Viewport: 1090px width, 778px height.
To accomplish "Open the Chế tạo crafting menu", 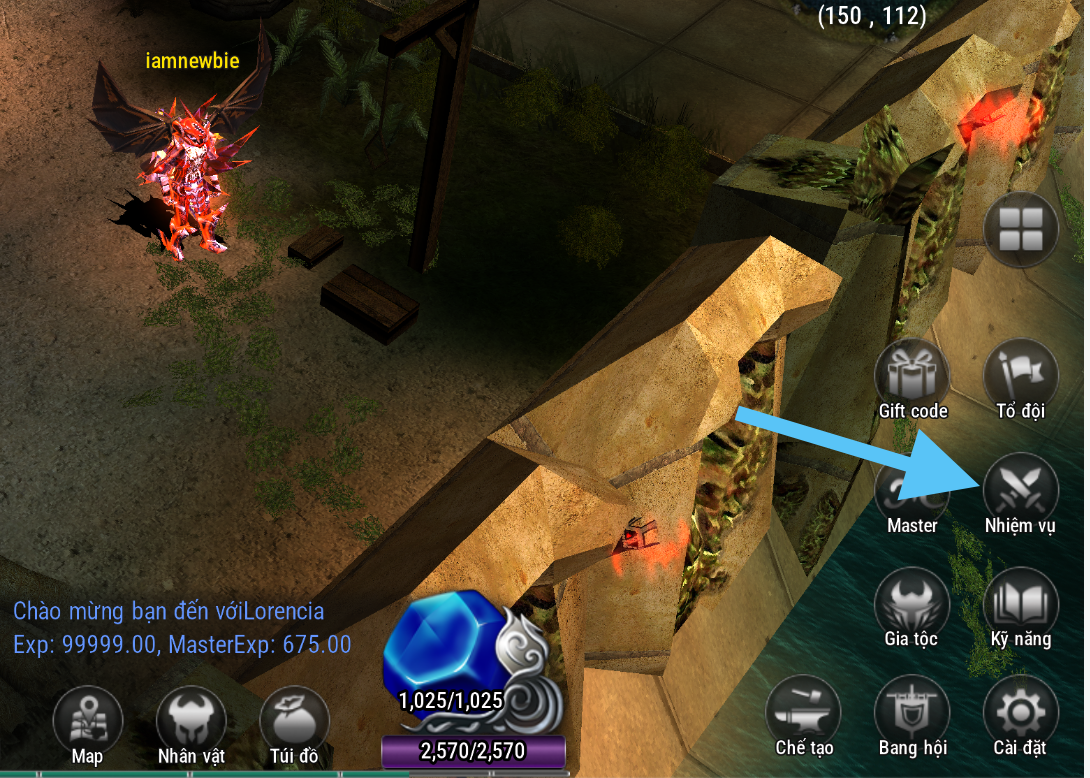I will click(803, 713).
